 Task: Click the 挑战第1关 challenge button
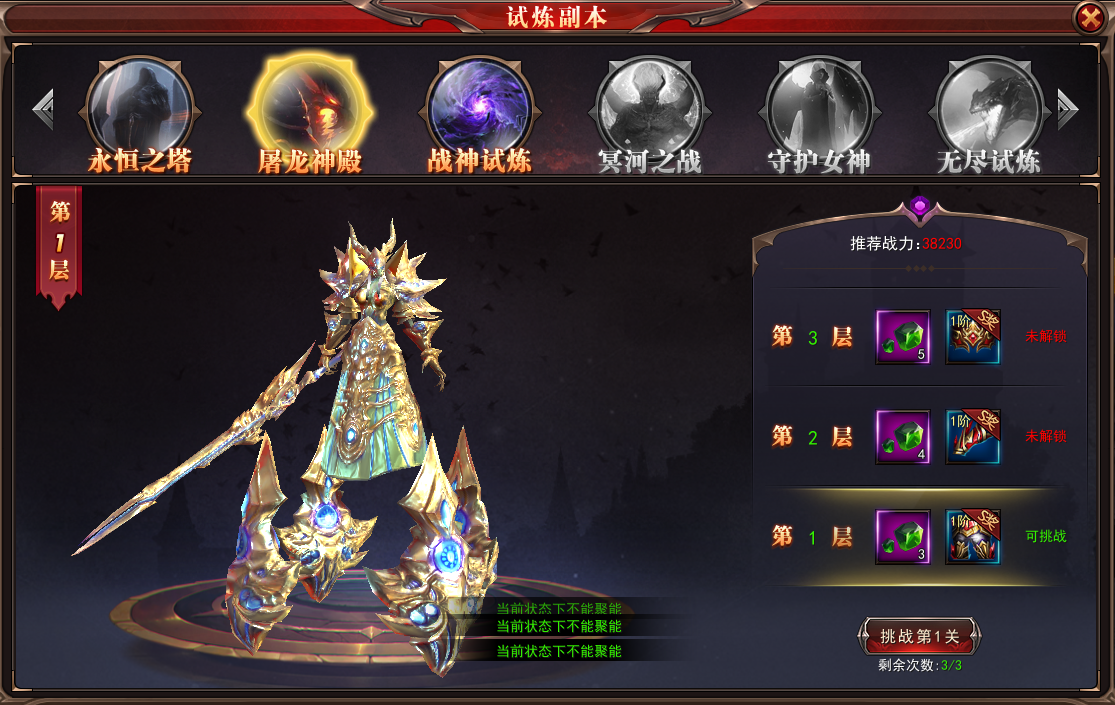point(918,636)
